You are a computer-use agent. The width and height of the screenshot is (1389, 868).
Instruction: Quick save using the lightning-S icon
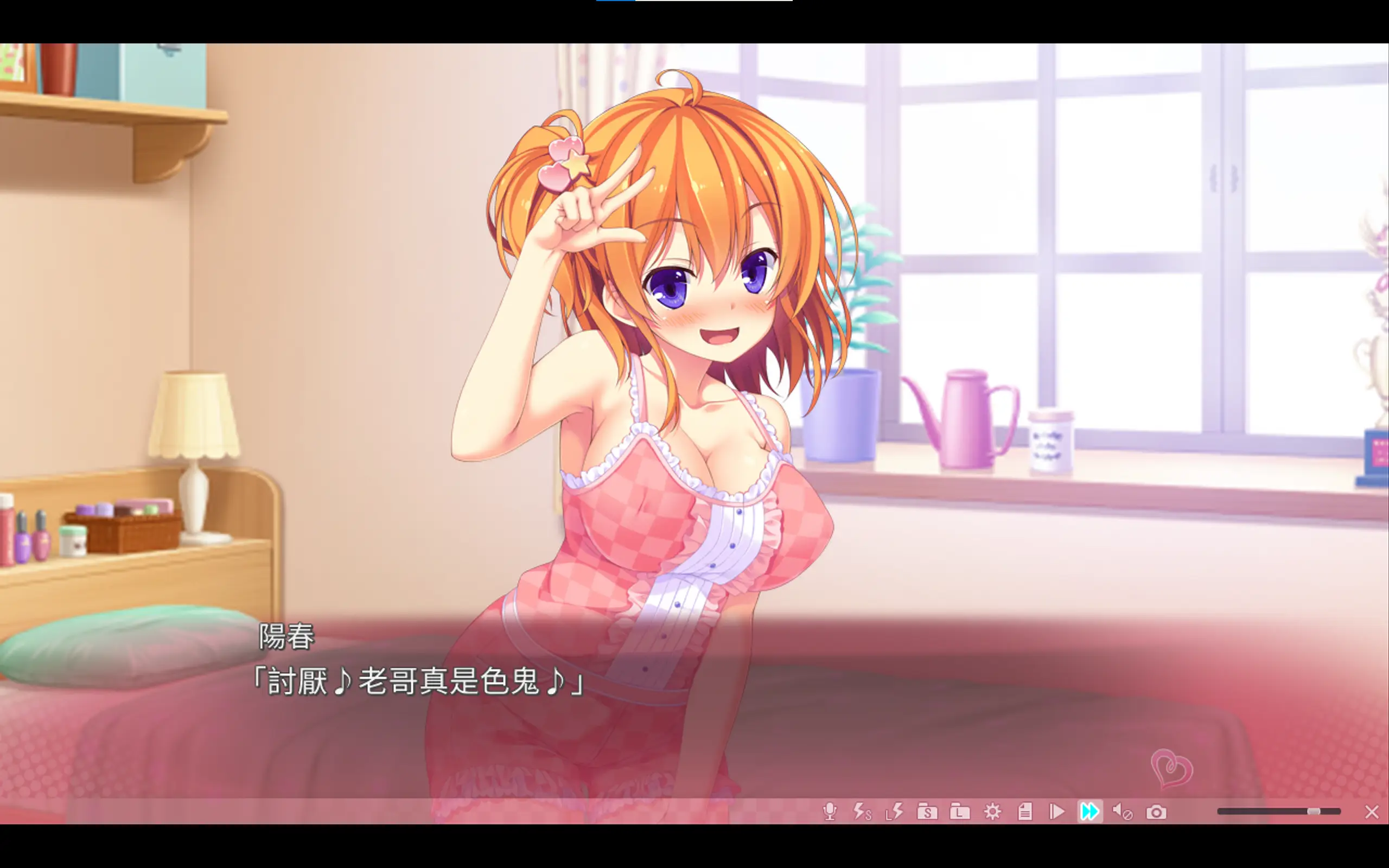[863, 812]
